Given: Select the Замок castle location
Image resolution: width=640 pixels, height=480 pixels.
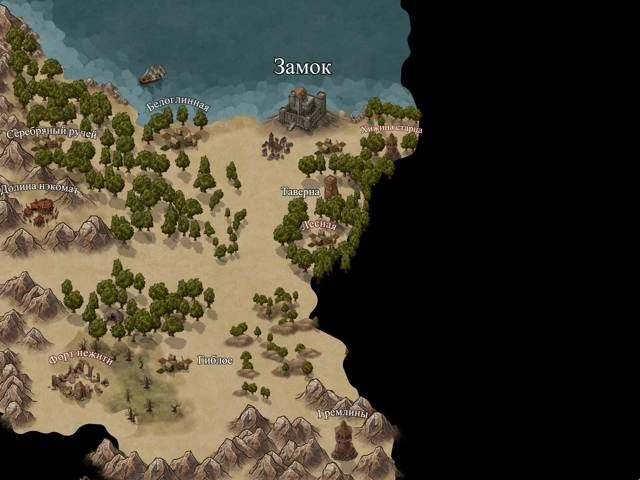Looking at the screenshot, I should click(300, 107).
